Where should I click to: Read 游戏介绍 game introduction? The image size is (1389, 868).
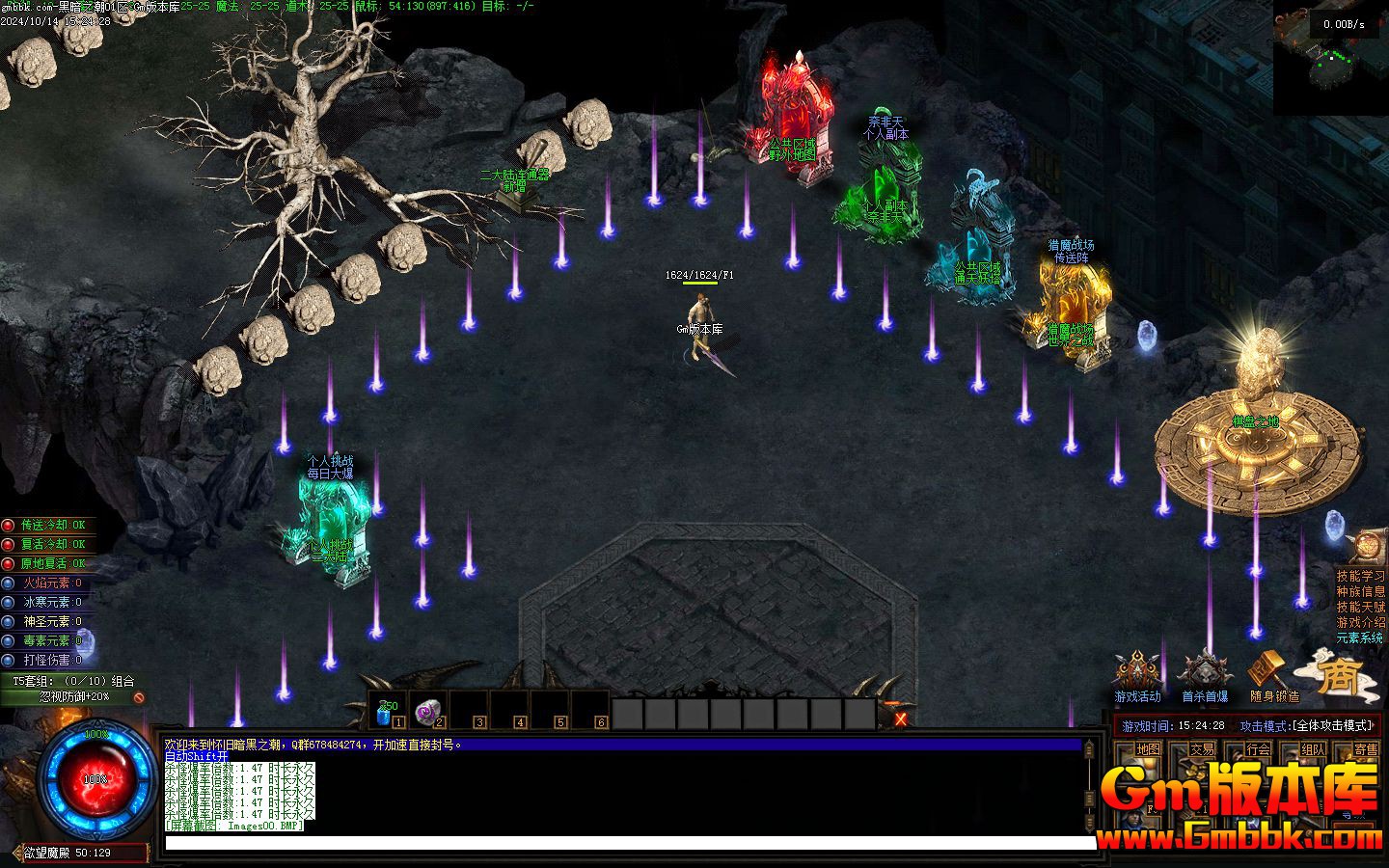[1360, 622]
